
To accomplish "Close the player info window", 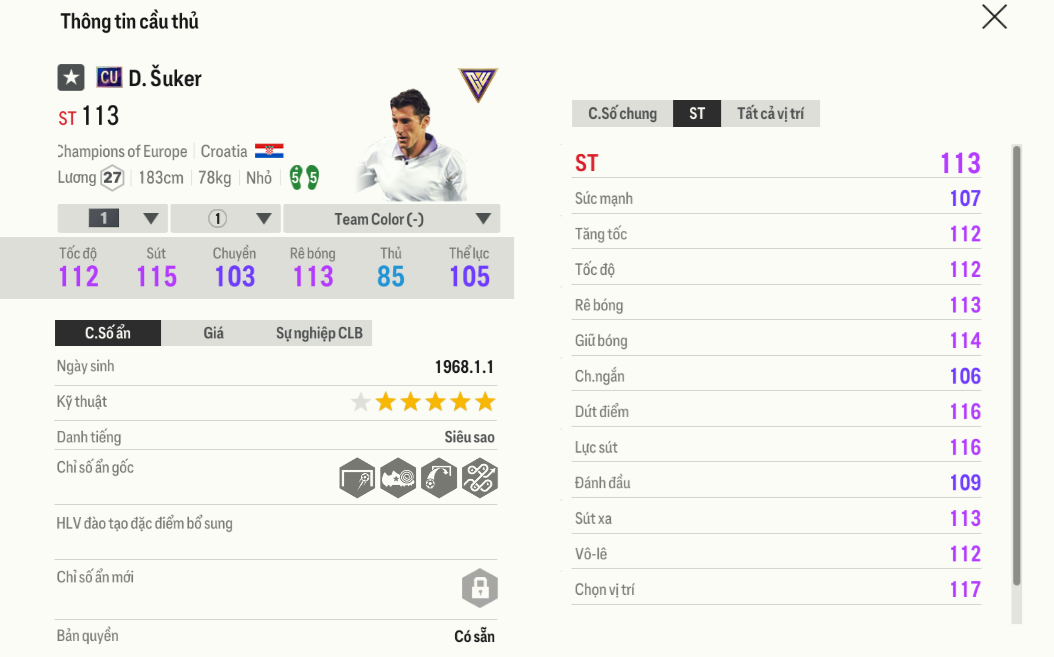I will pyautogui.click(x=994, y=17).
